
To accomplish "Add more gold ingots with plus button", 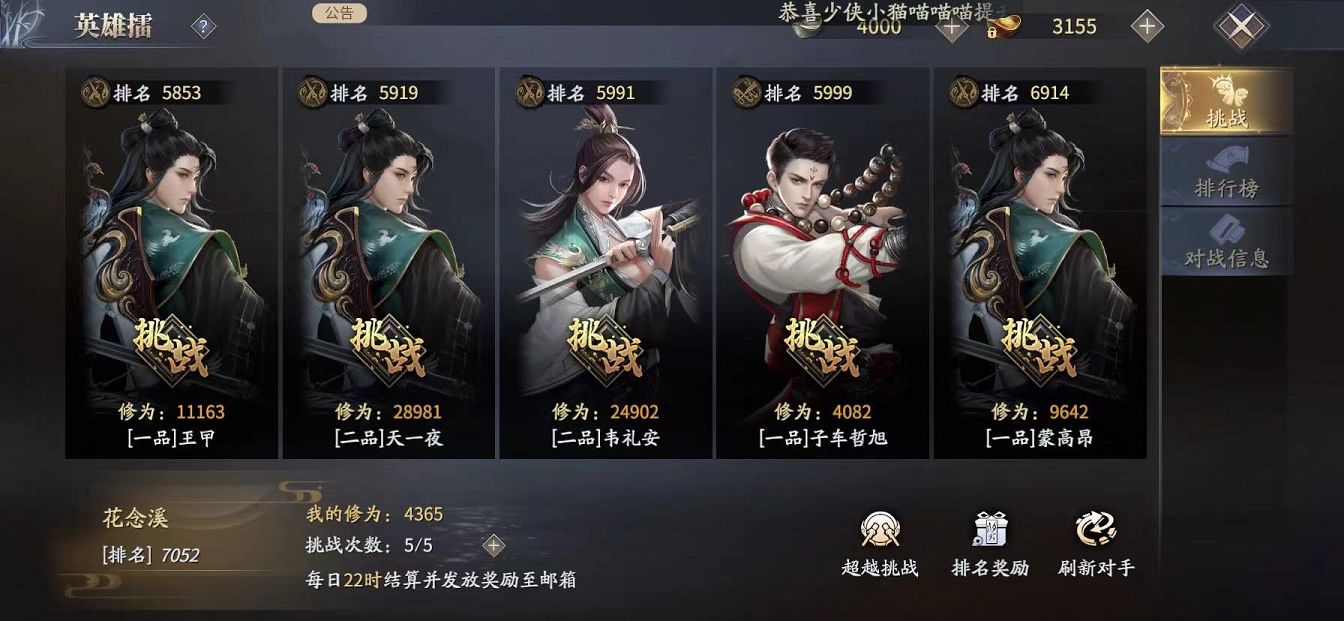I will [x=1147, y=27].
